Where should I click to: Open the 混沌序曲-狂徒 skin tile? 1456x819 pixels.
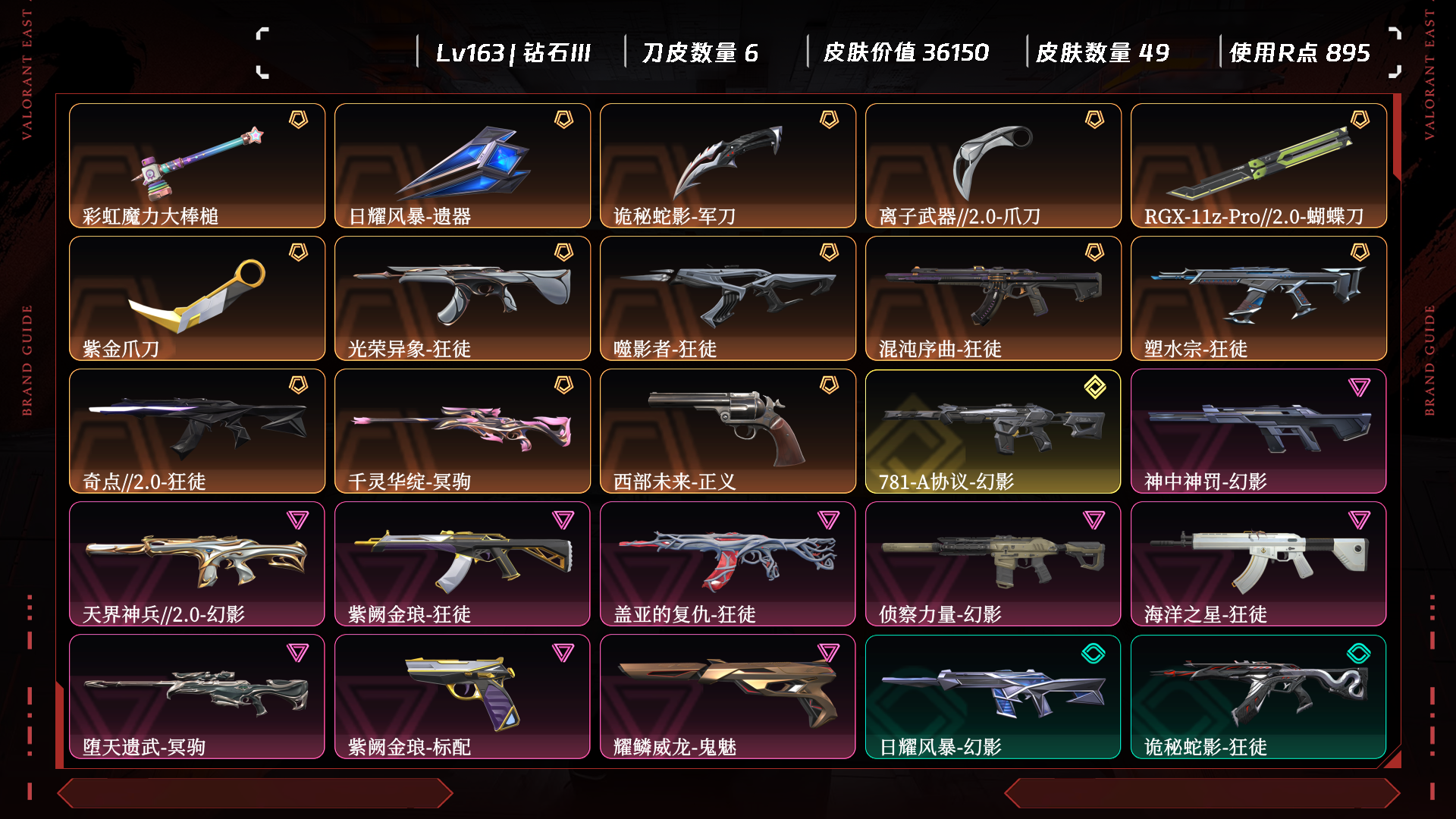993,299
